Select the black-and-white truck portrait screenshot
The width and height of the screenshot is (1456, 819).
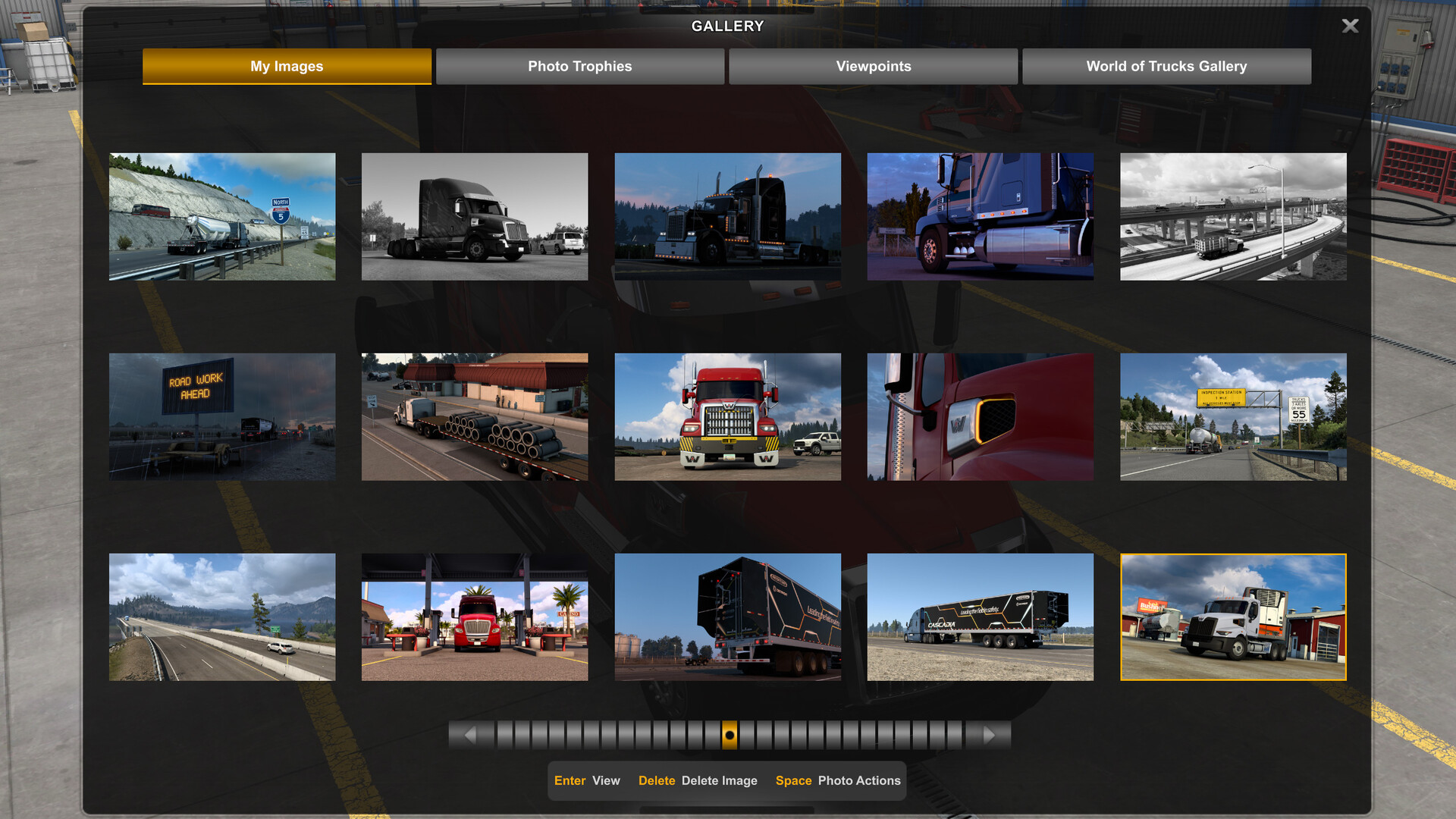point(475,216)
